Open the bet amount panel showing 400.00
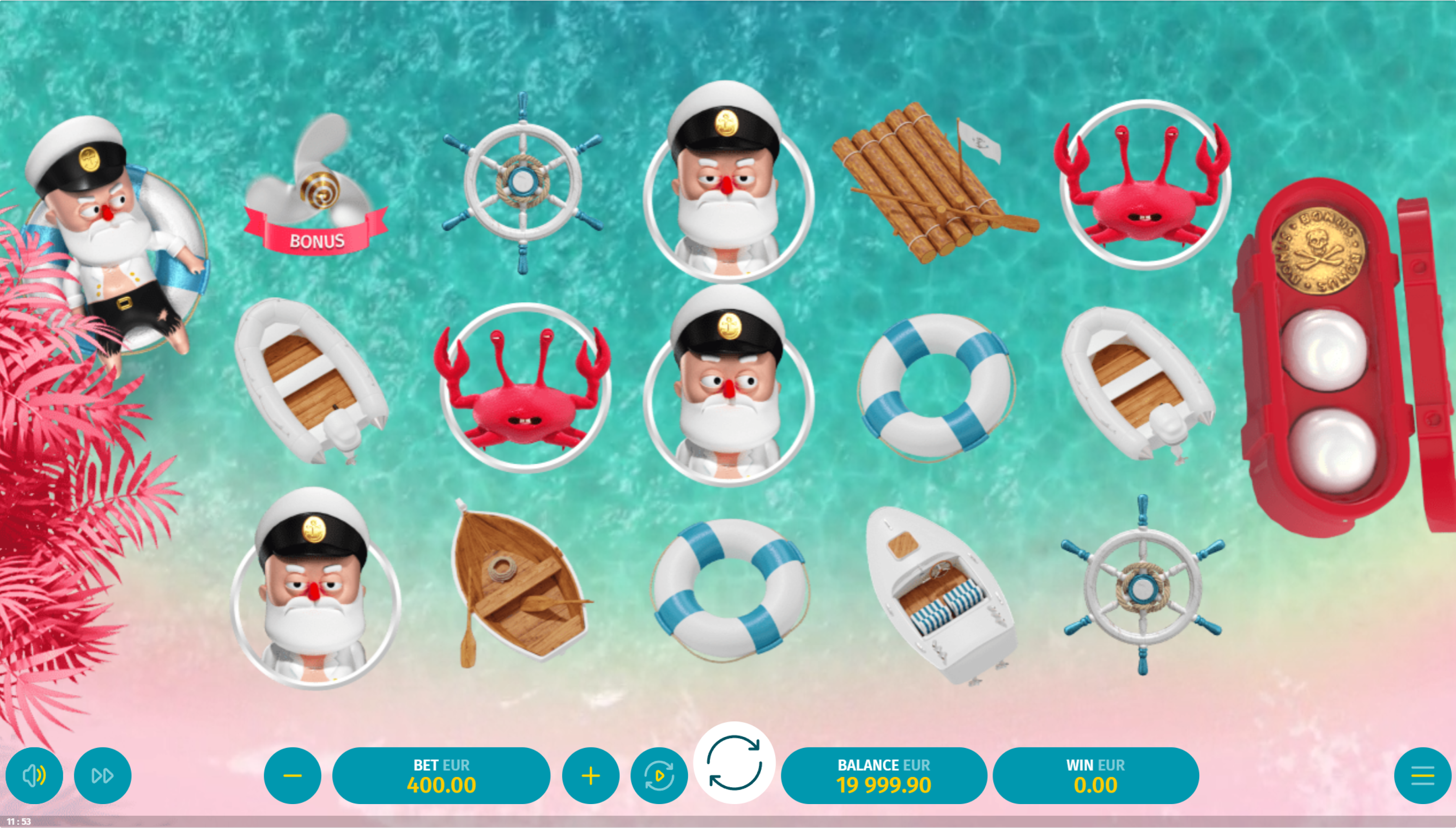The width and height of the screenshot is (1456, 828). pyautogui.click(x=441, y=776)
